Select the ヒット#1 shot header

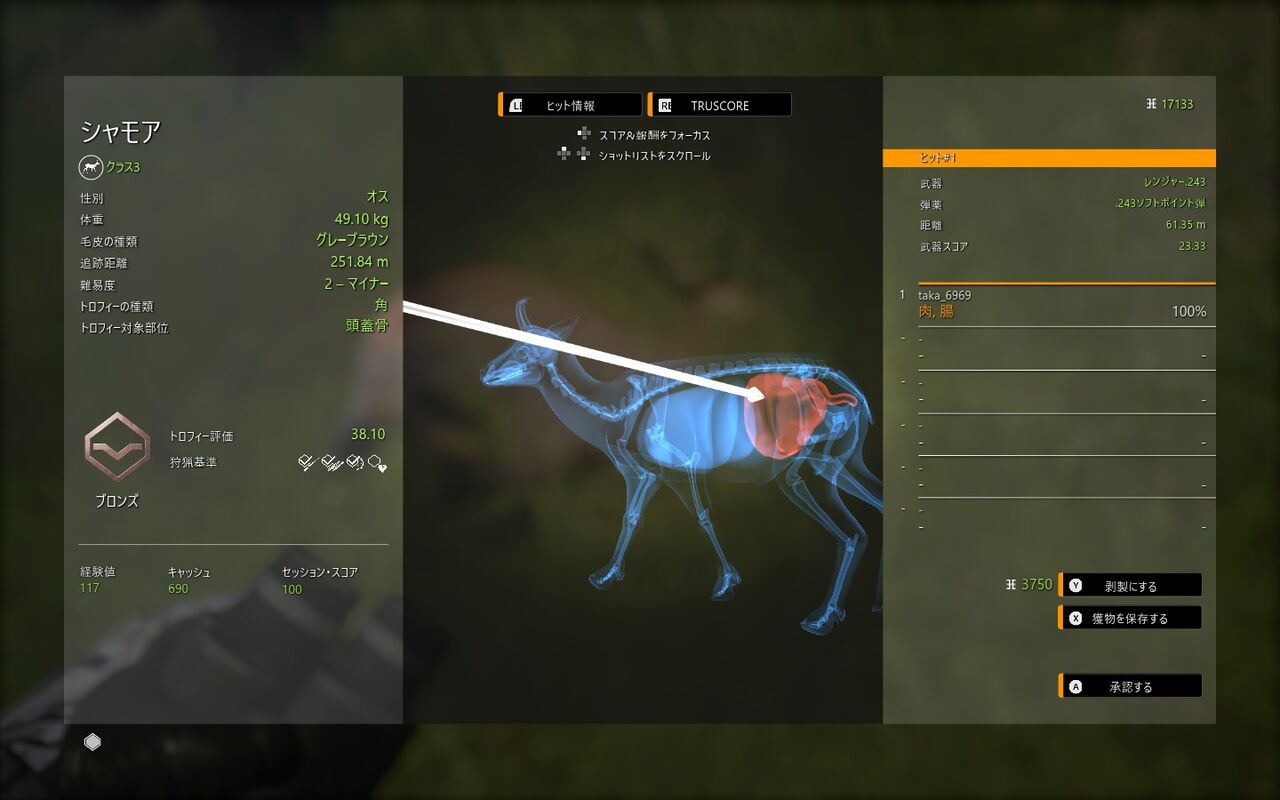pos(1048,158)
